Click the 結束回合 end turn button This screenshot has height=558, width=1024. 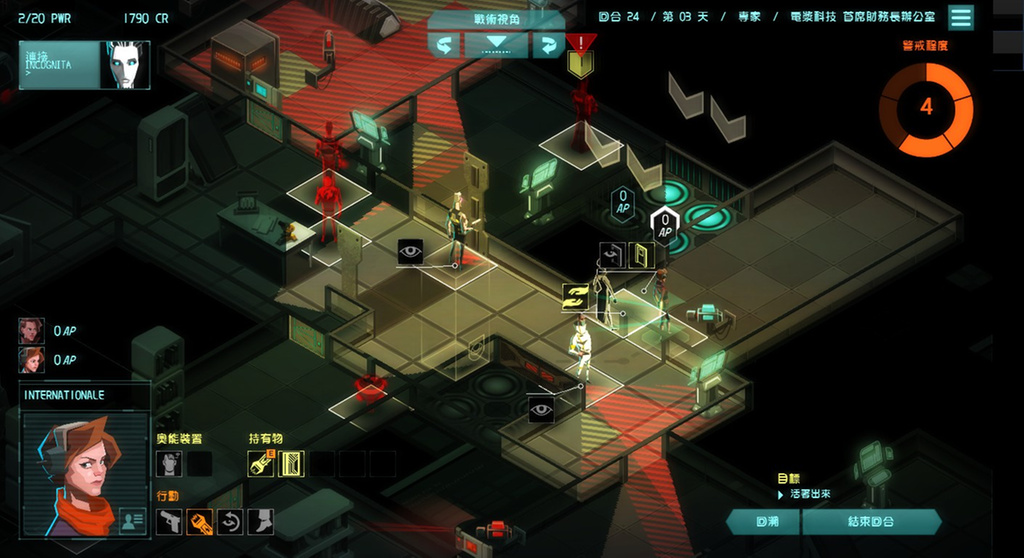[871, 522]
